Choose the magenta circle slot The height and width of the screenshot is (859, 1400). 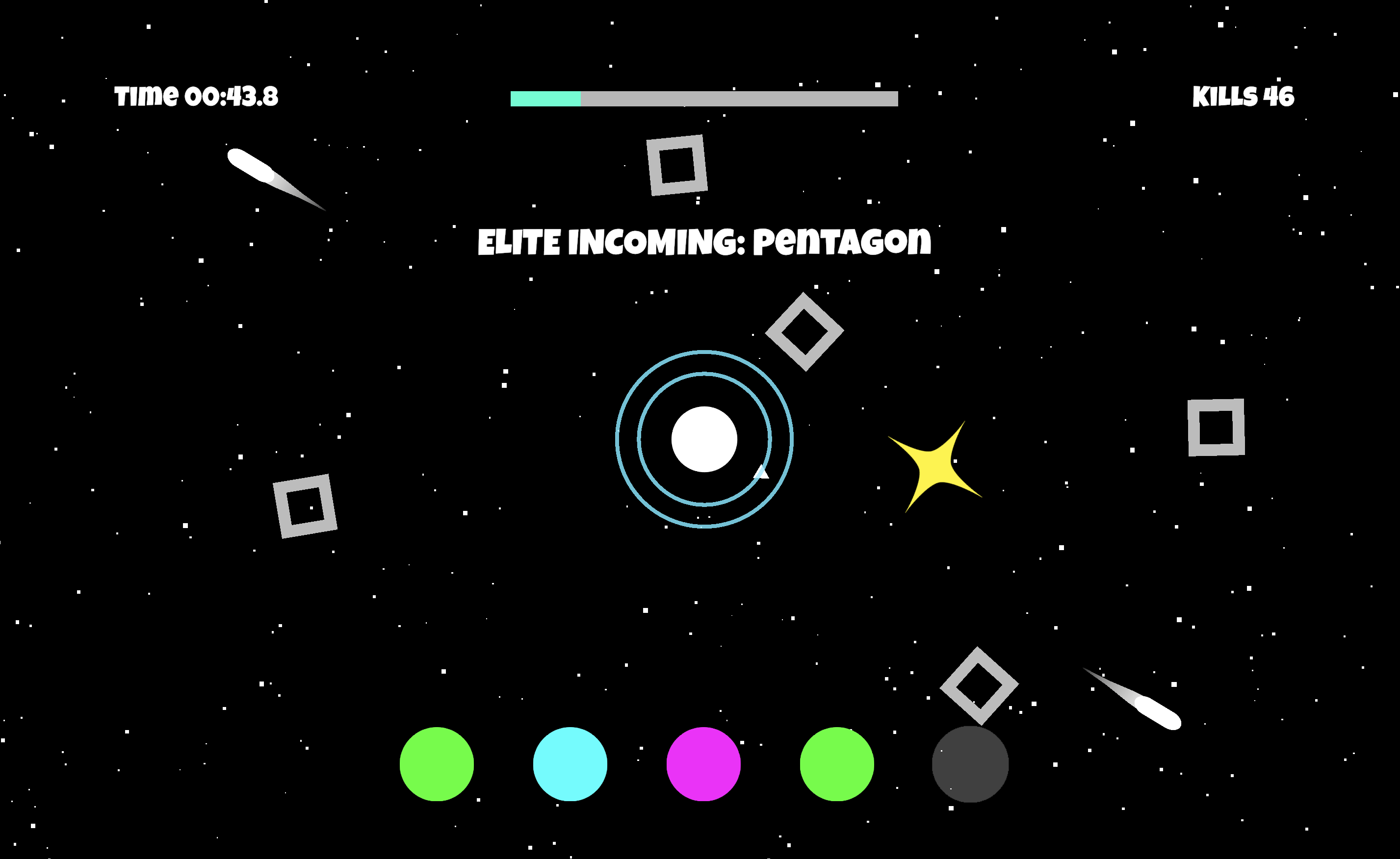pos(703,763)
